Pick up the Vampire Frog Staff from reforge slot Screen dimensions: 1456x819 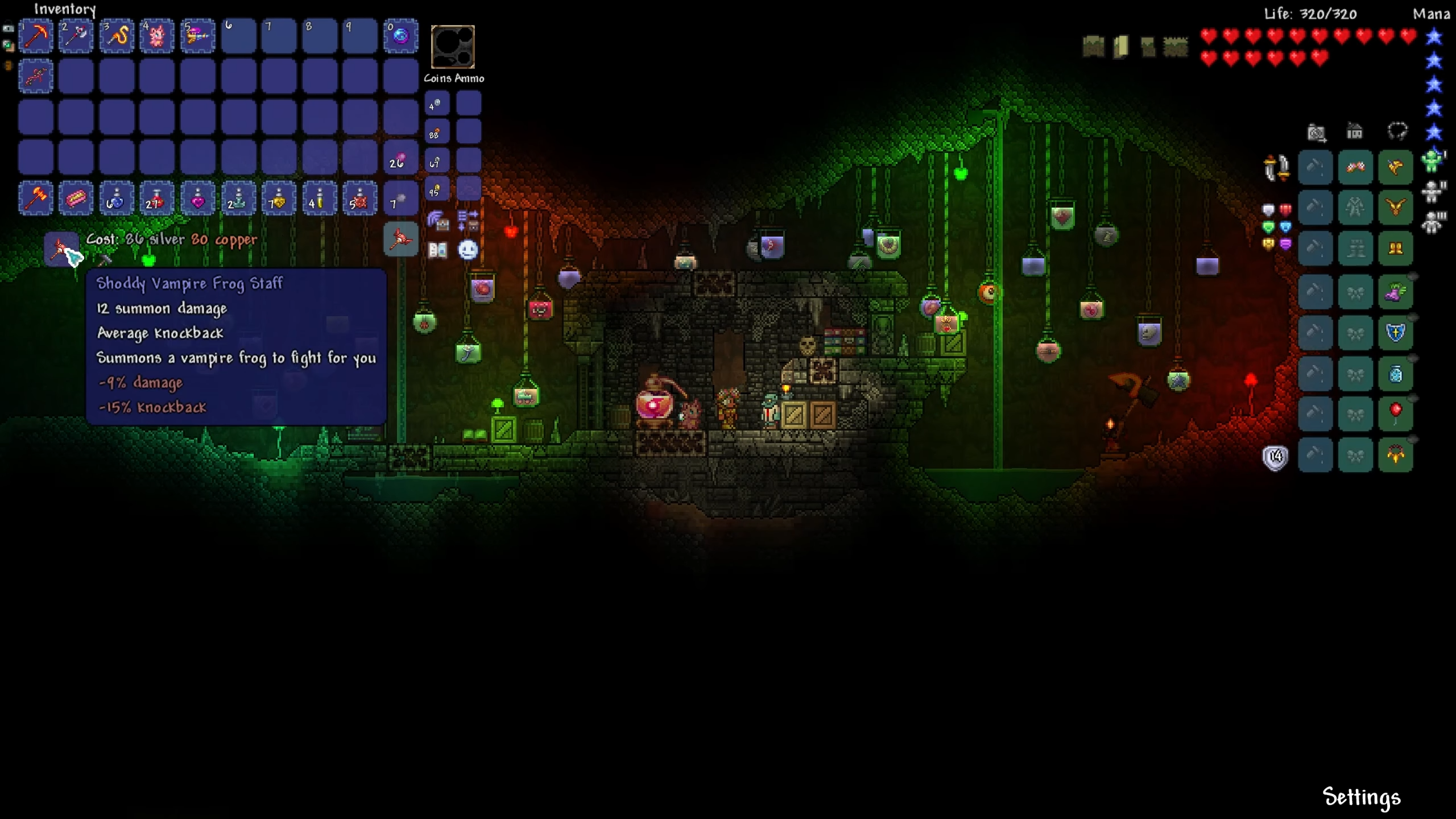pyautogui.click(x=61, y=249)
